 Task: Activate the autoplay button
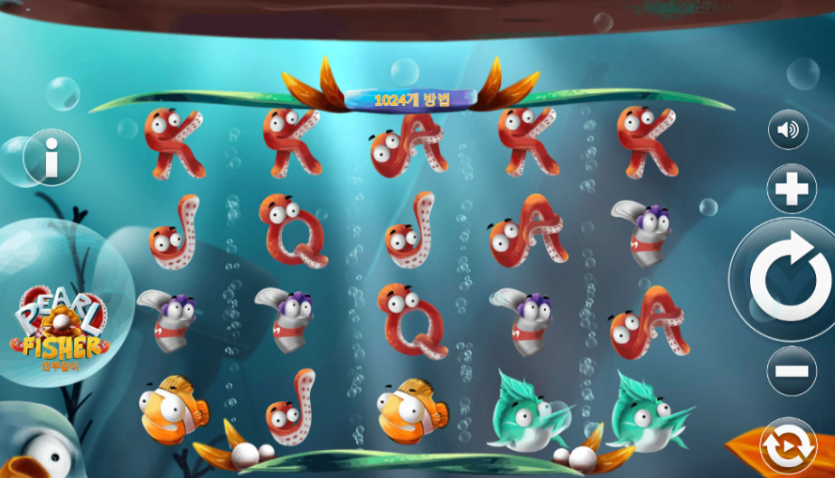point(788,446)
